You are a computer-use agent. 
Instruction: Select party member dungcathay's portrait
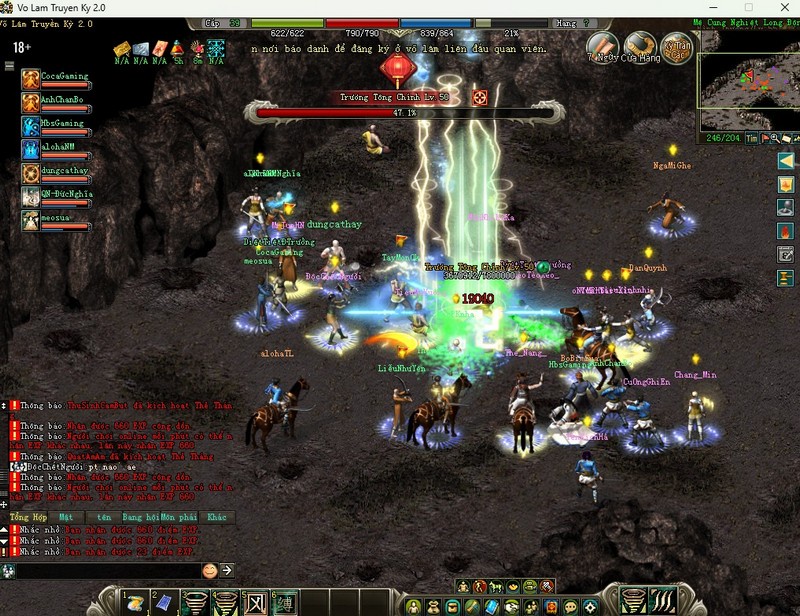[x=31, y=172]
